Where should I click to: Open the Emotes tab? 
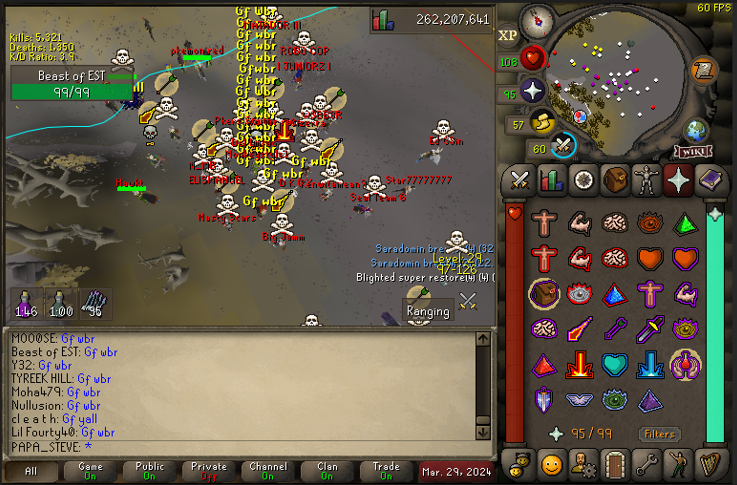(678, 464)
